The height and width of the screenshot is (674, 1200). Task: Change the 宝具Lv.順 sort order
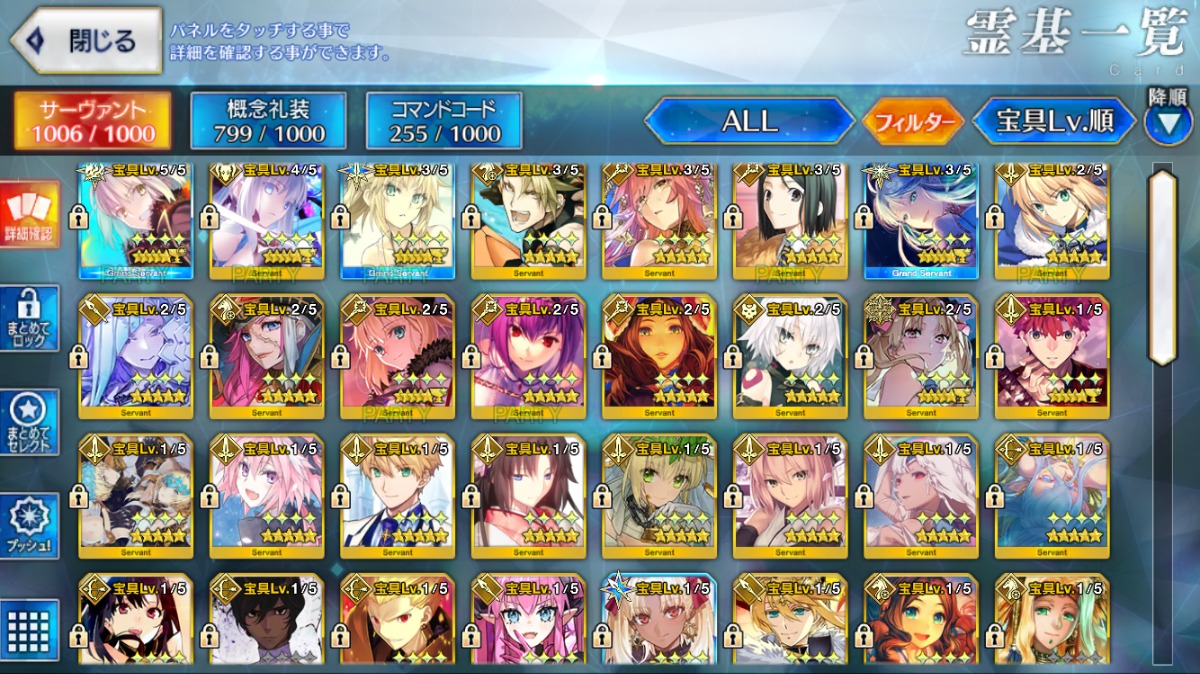coord(1055,122)
